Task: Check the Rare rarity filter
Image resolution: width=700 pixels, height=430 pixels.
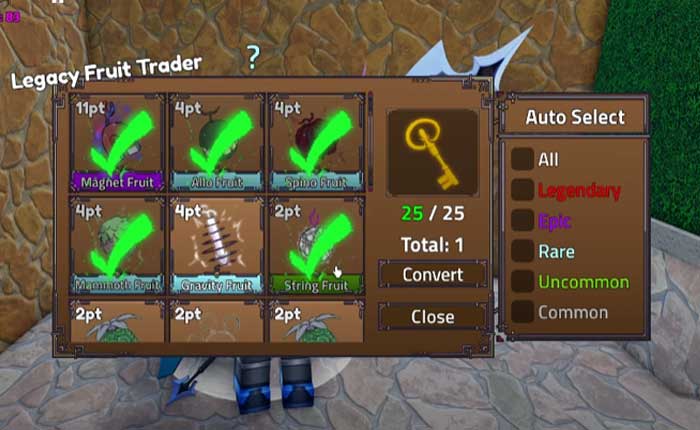Action: (x=522, y=252)
